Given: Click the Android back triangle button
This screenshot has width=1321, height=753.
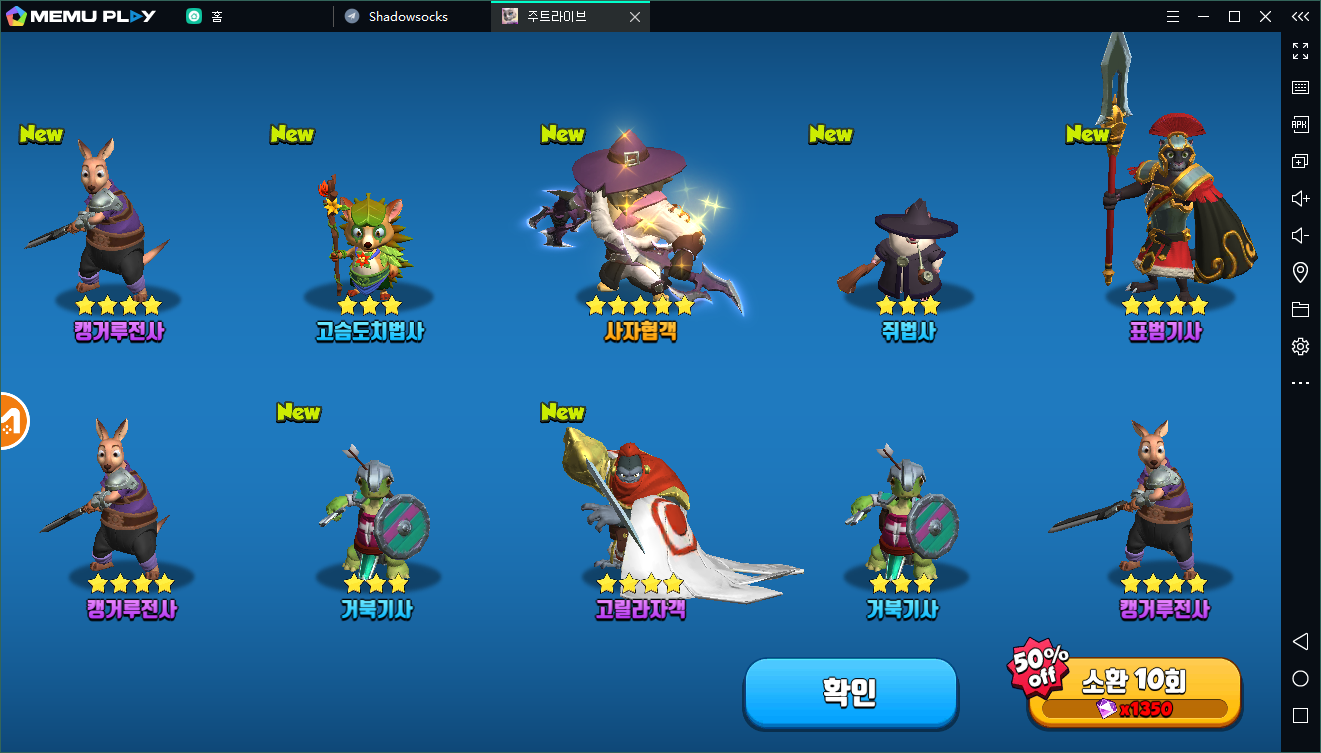Looking at the screenshot, I should [1300, 641].
